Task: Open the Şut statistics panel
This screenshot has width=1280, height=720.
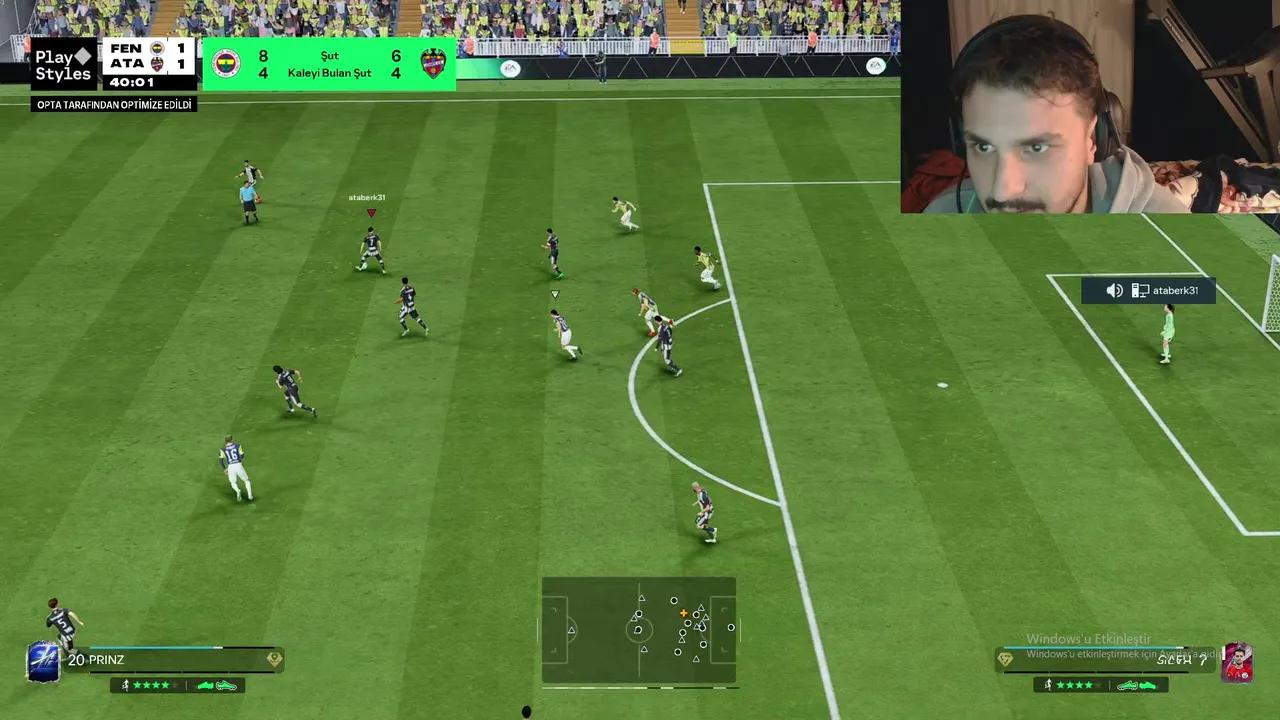Action: 331,56
